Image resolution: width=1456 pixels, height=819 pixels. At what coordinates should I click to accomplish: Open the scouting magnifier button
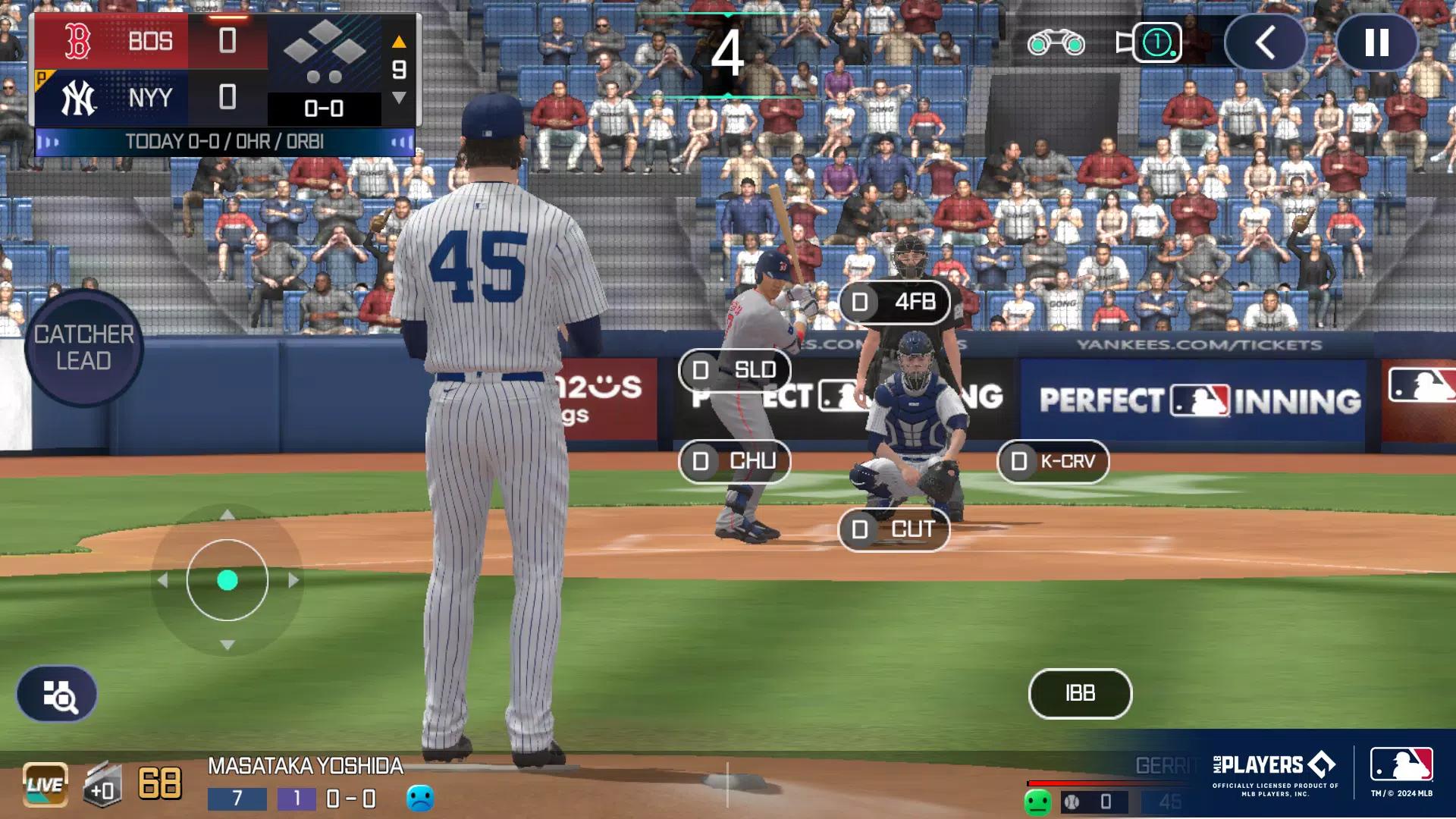58,695
